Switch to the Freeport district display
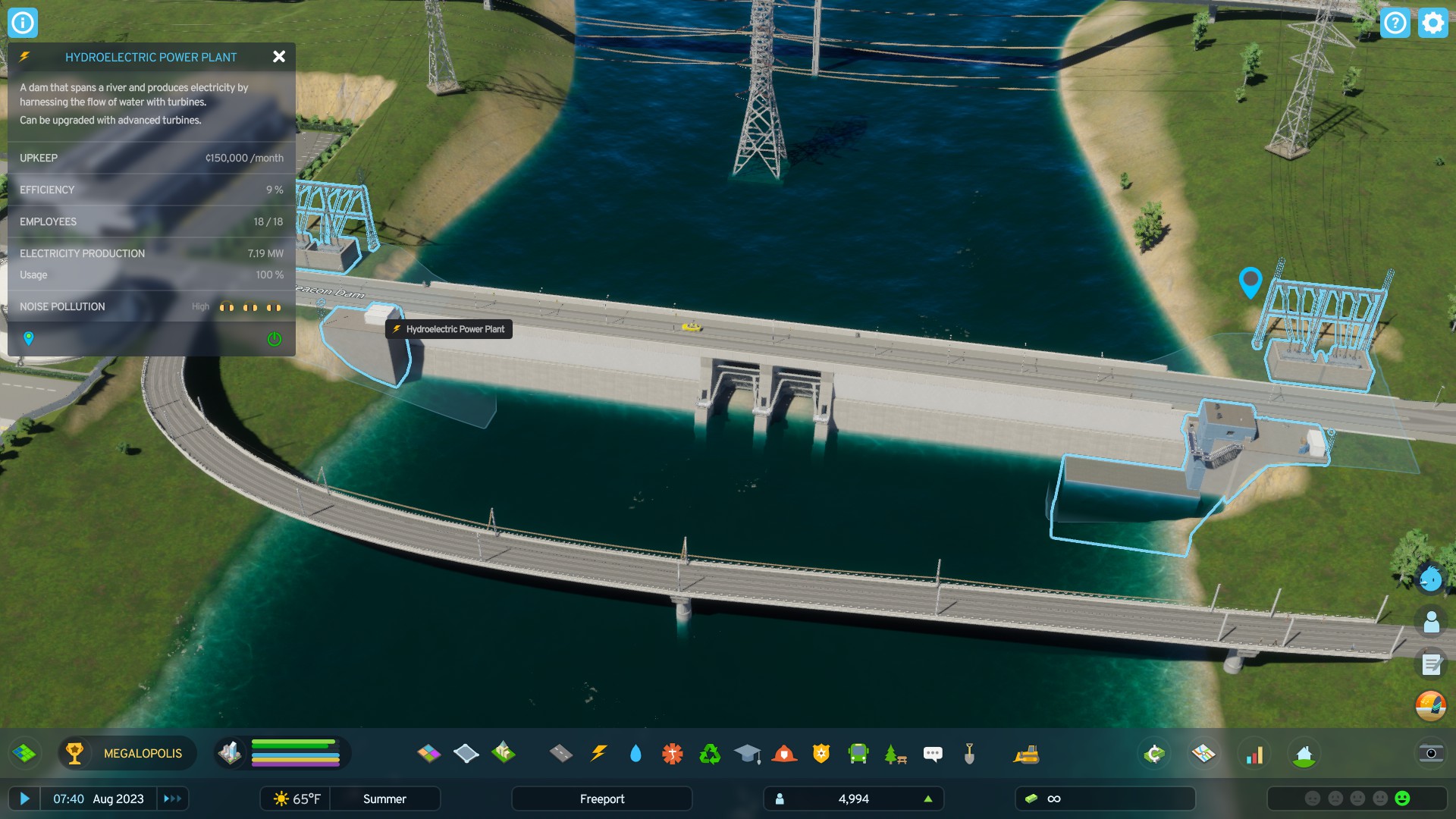 [601, 799]
